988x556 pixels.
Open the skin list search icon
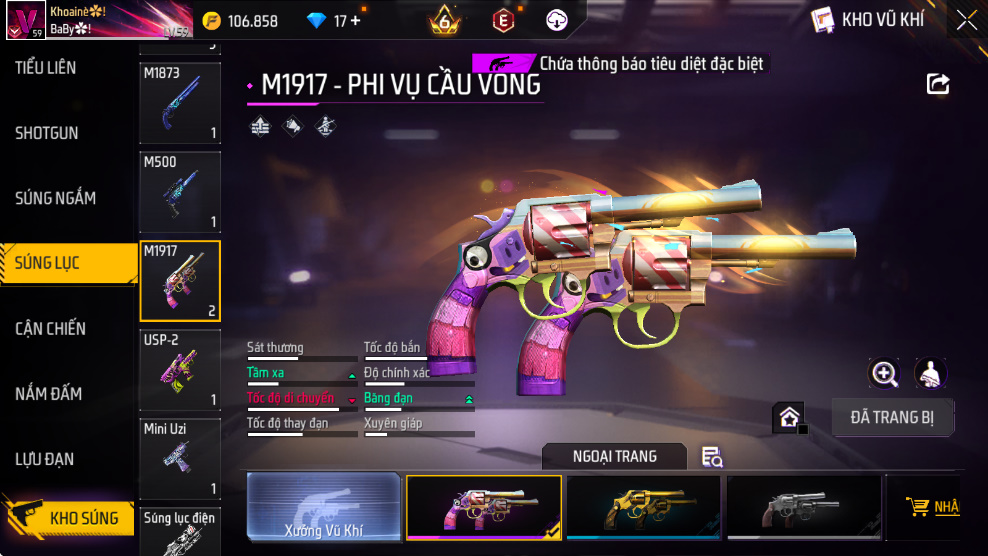[x=712, y=457]
